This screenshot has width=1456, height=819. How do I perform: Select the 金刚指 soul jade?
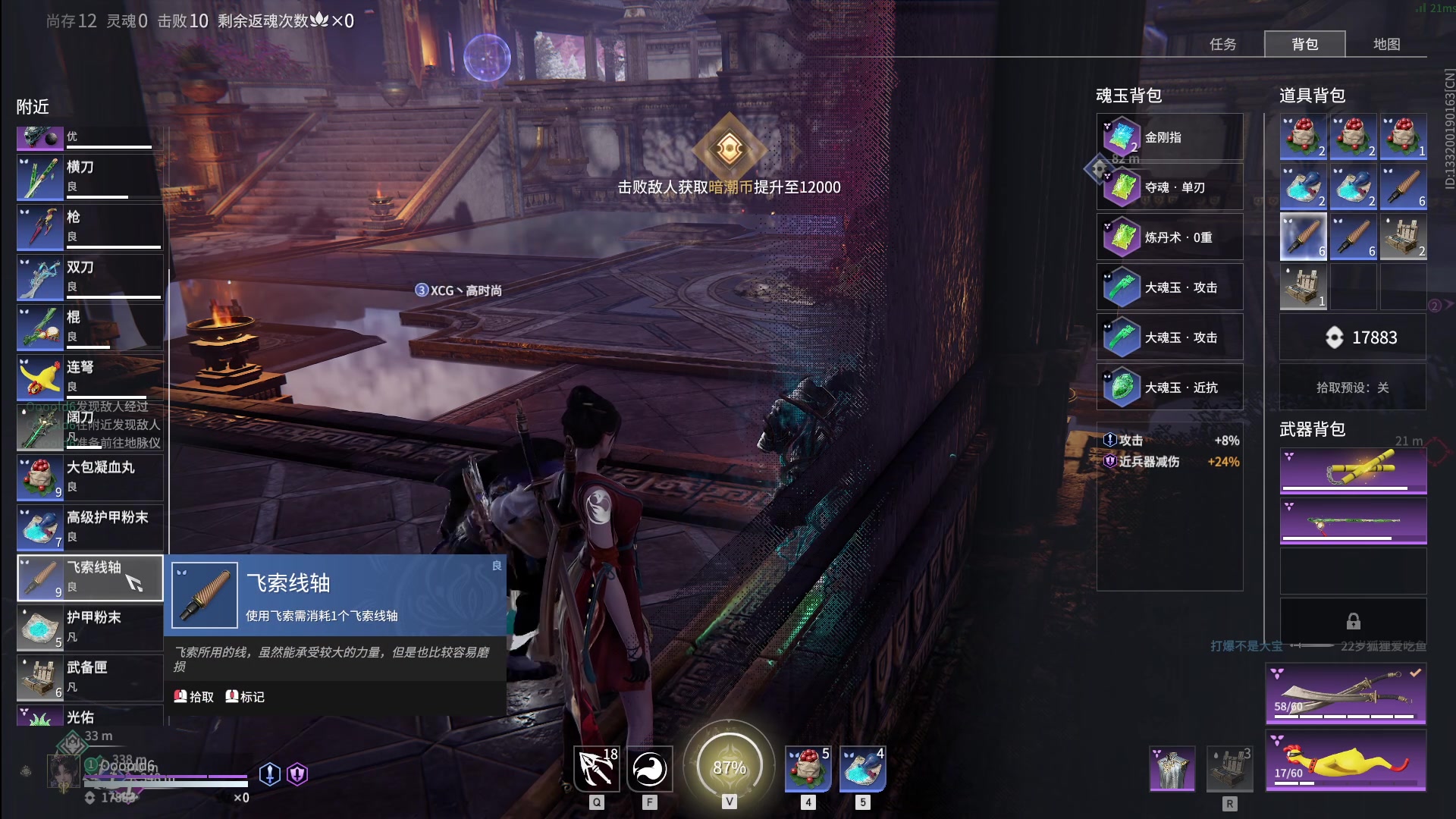tap(1169, 137)
